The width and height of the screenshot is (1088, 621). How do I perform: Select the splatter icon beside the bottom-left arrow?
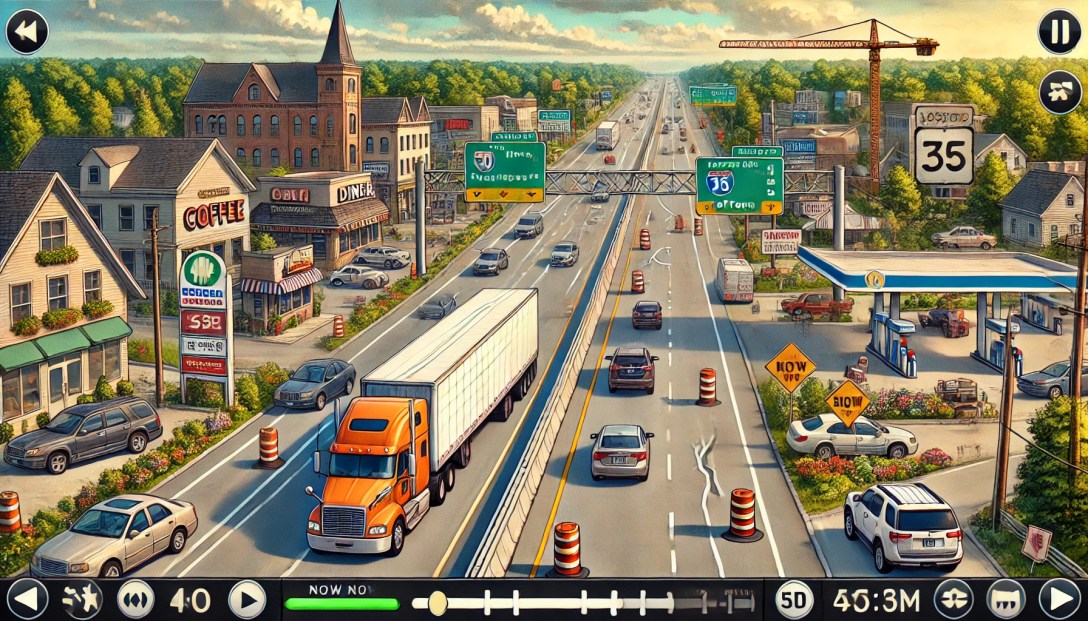click(81, 599)
